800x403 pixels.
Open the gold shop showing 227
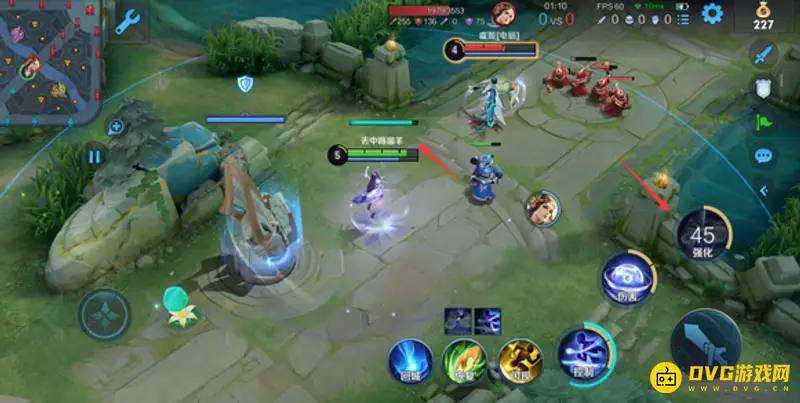pyautogui.click(x=764, y=18)
